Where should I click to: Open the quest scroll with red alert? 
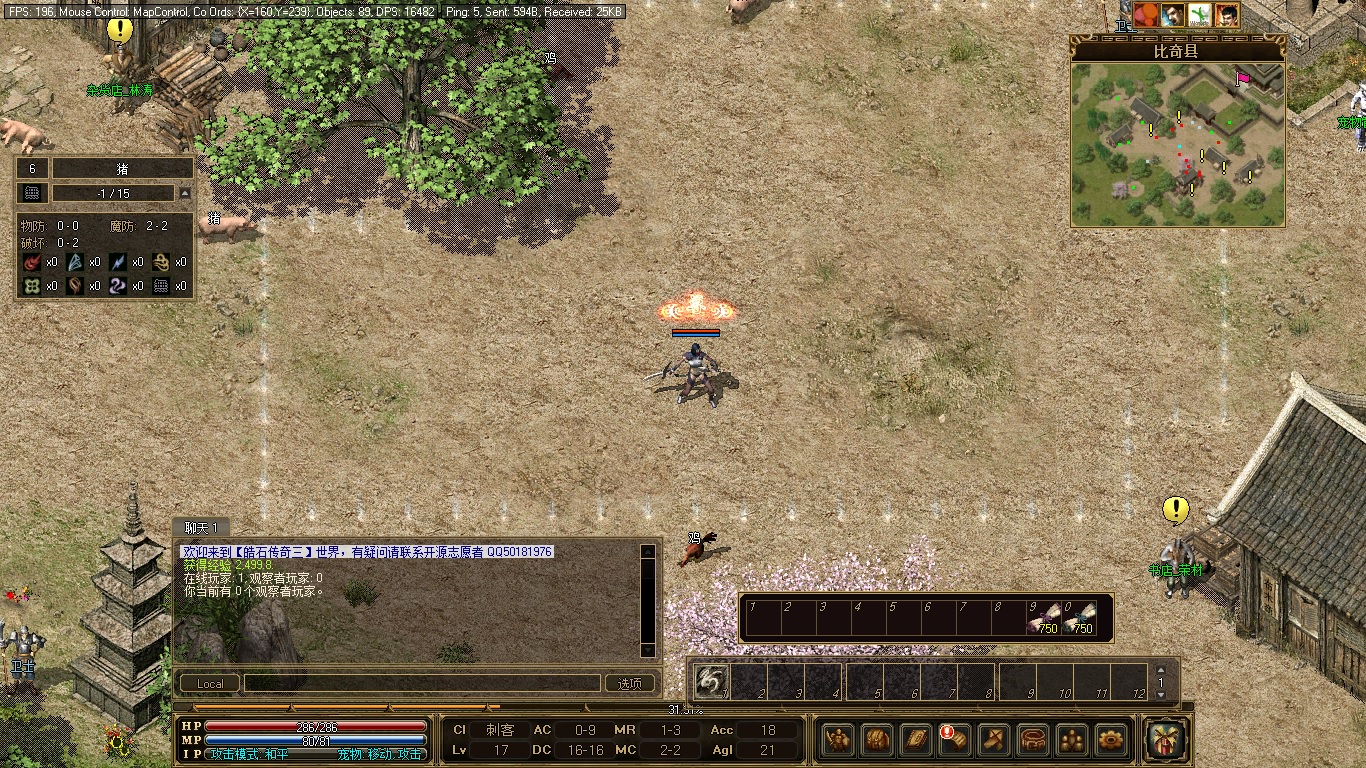point(955,739)
